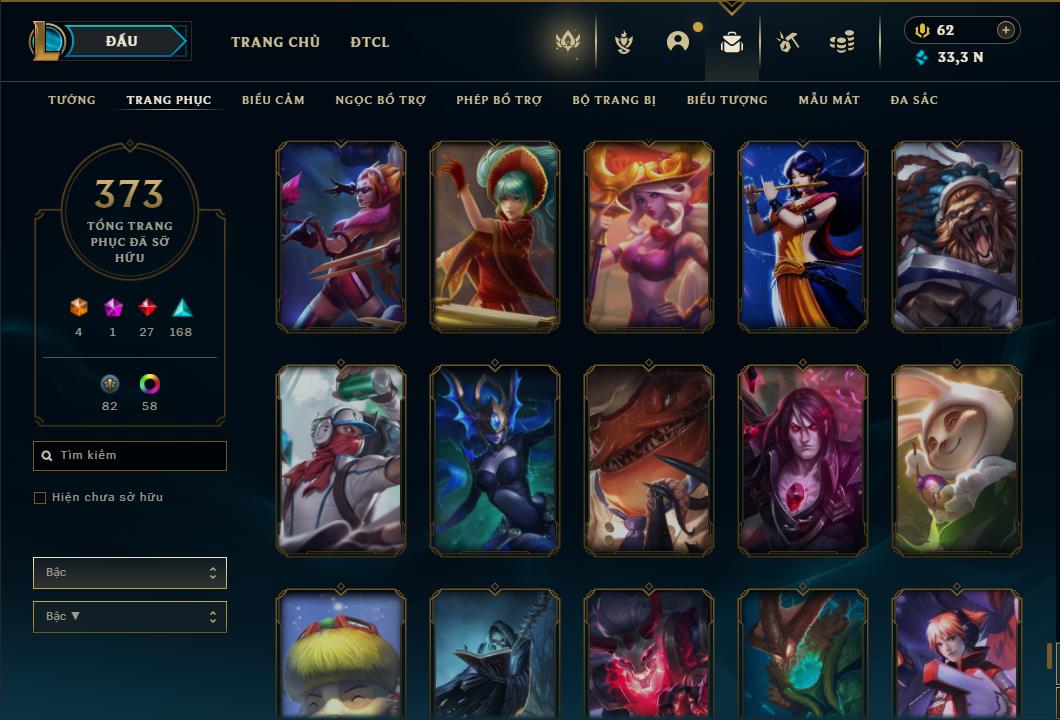The image size is (1060, 720).
Task: Go to the ĐTCL section
Action: point(370,42)
